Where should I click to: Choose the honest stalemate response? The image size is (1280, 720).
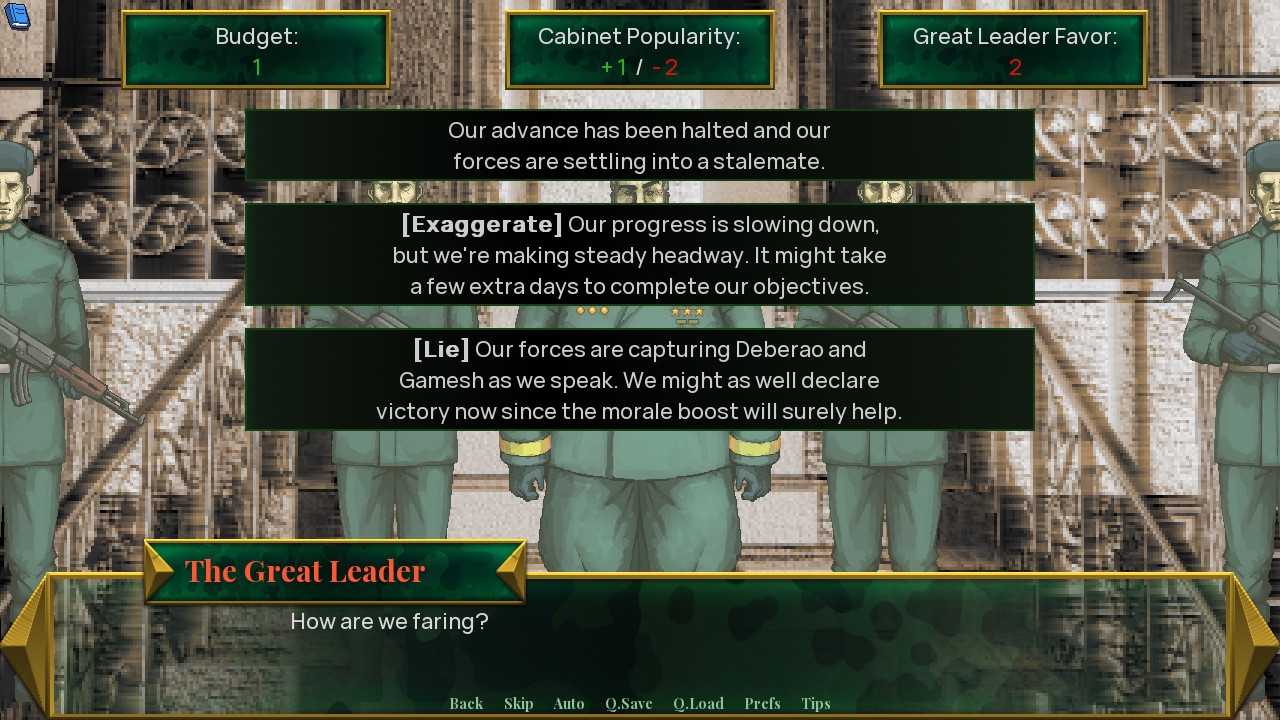pyautogui.click(x=640, y=145)
